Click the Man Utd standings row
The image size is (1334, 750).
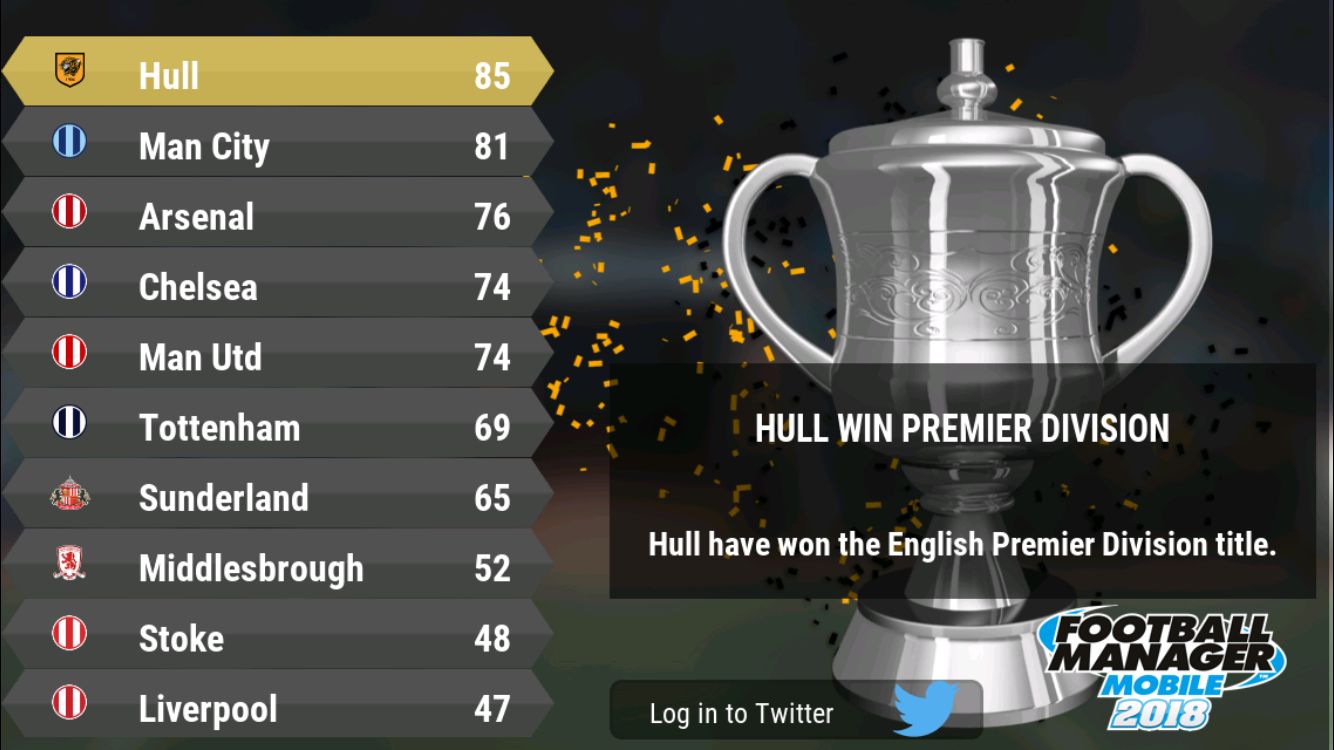pos(278,357)
